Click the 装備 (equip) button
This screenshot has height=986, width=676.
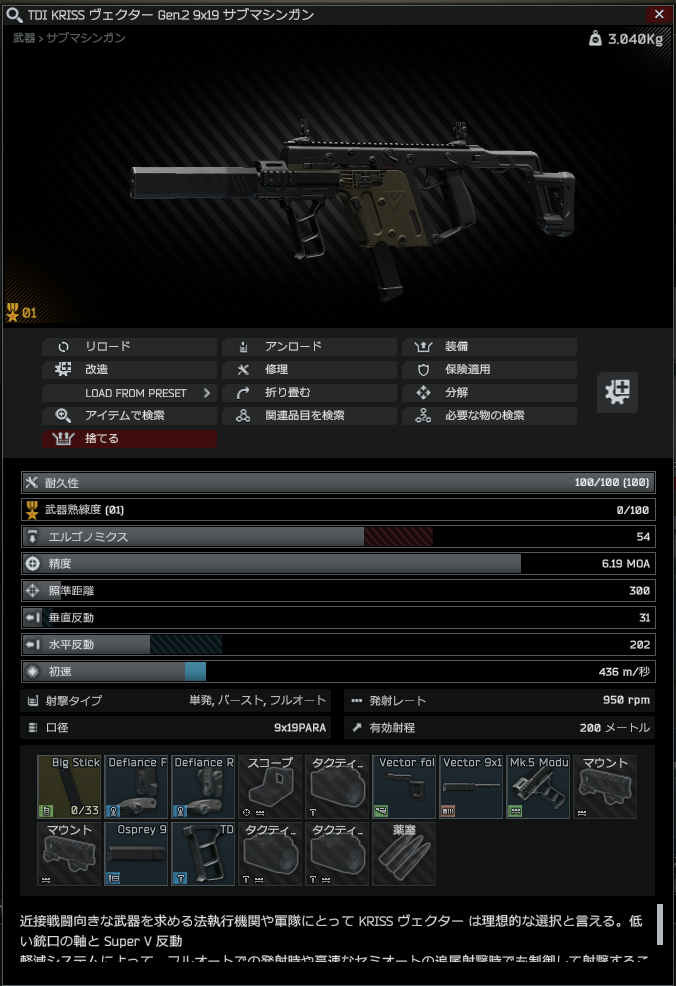(489, 347)
